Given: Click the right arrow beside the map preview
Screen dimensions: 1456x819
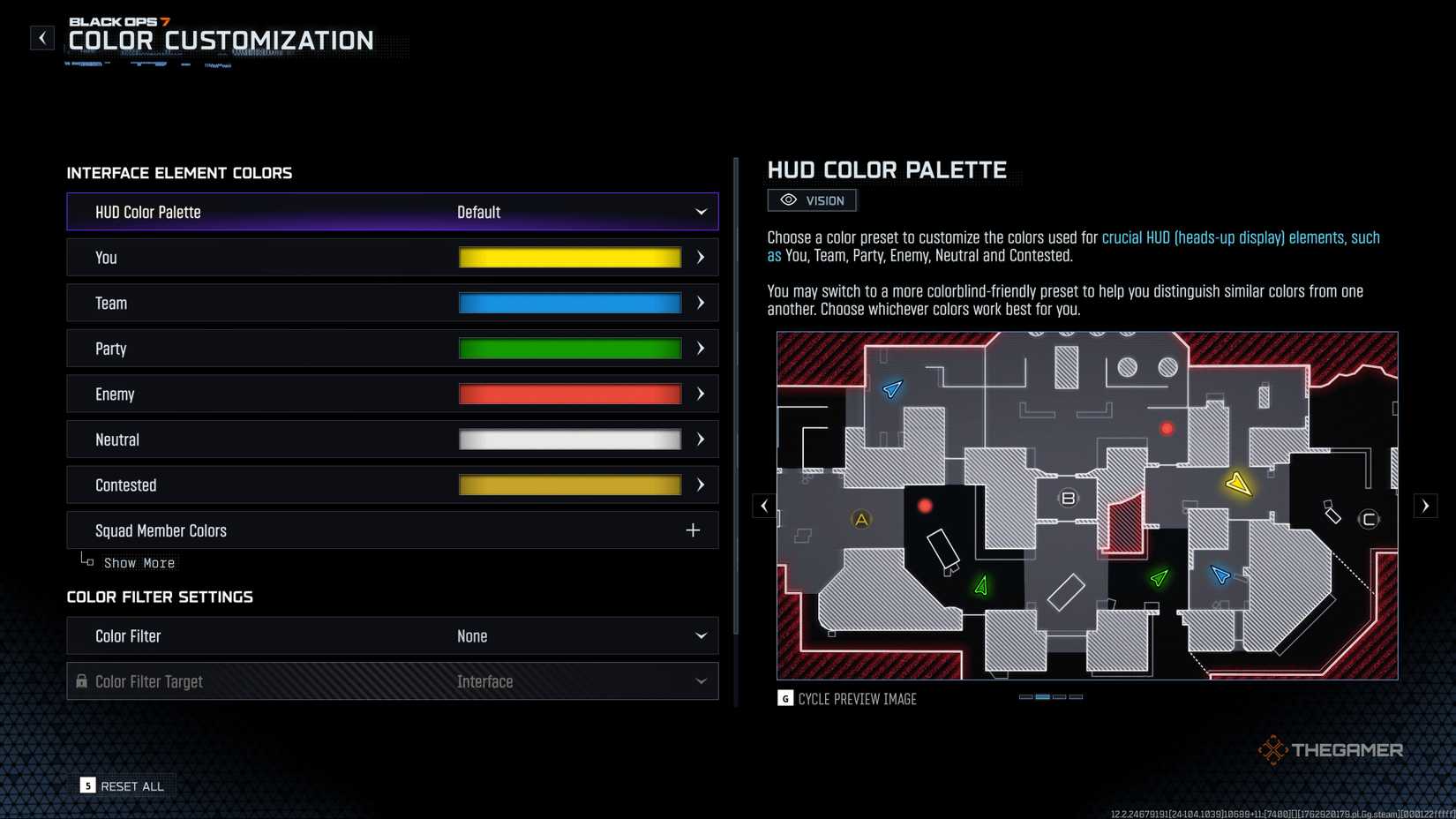Looking at the screenshot, I should [x=1425, y=505].
